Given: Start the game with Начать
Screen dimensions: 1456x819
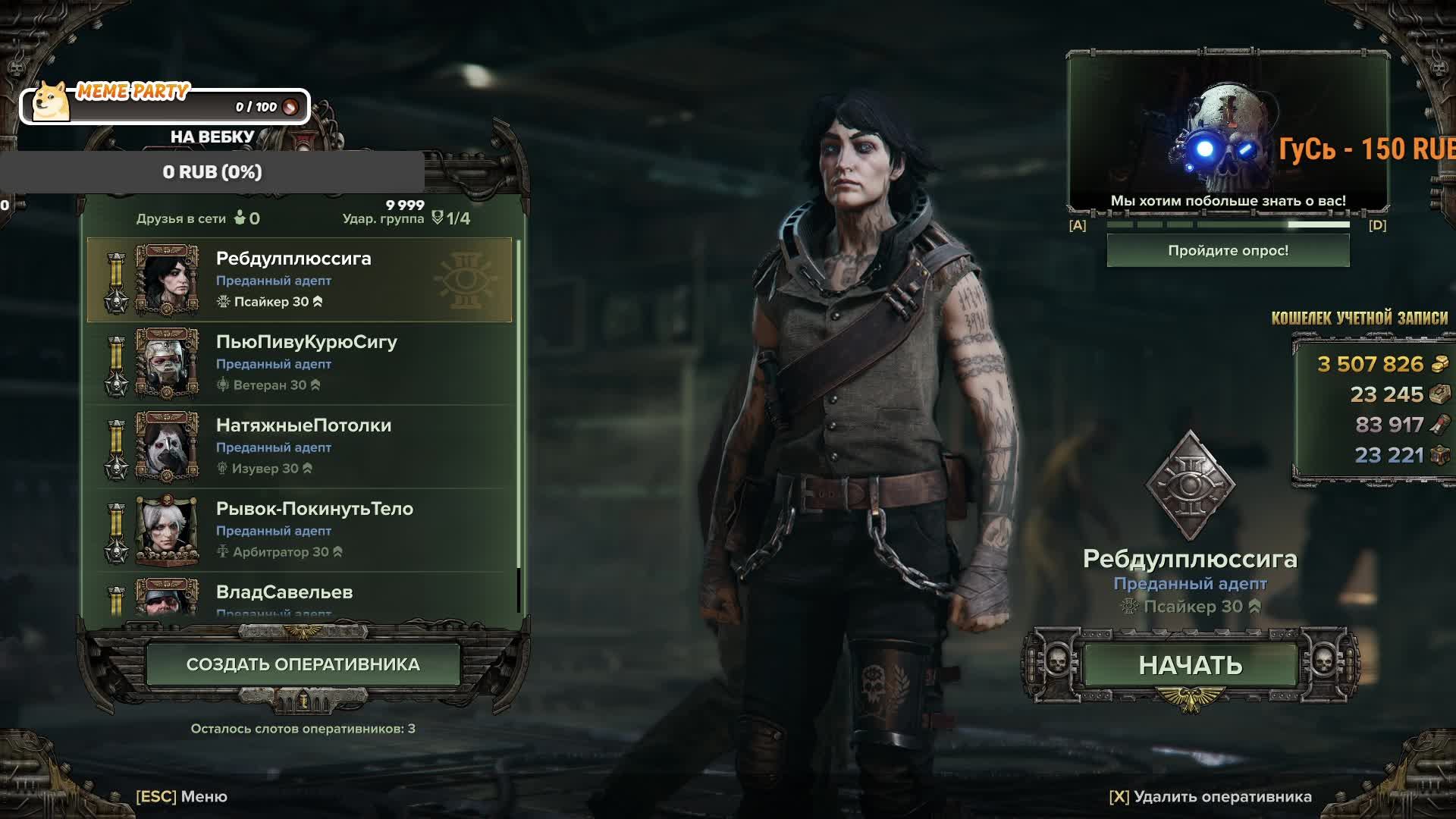Looking at the screenshot, I should point(1190,665).
